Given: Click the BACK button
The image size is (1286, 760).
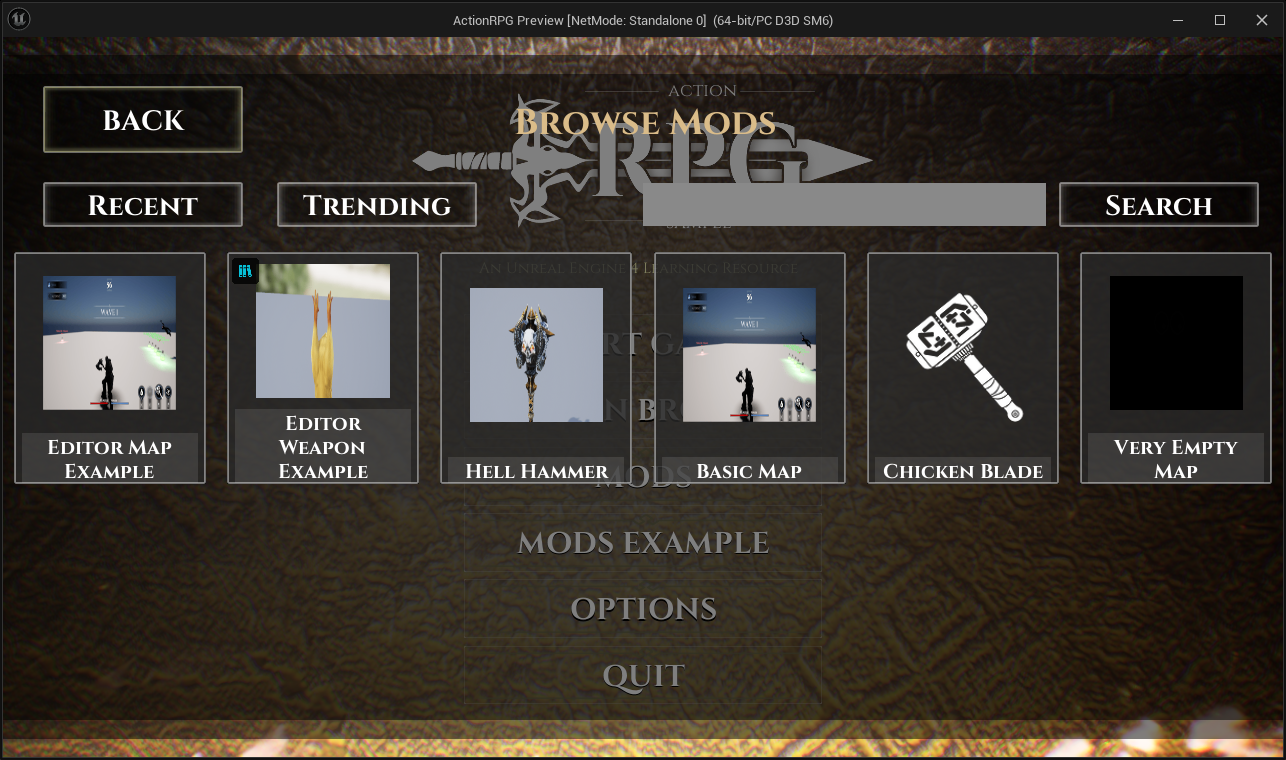Looking at the screenshot, I should coord(142,120).
